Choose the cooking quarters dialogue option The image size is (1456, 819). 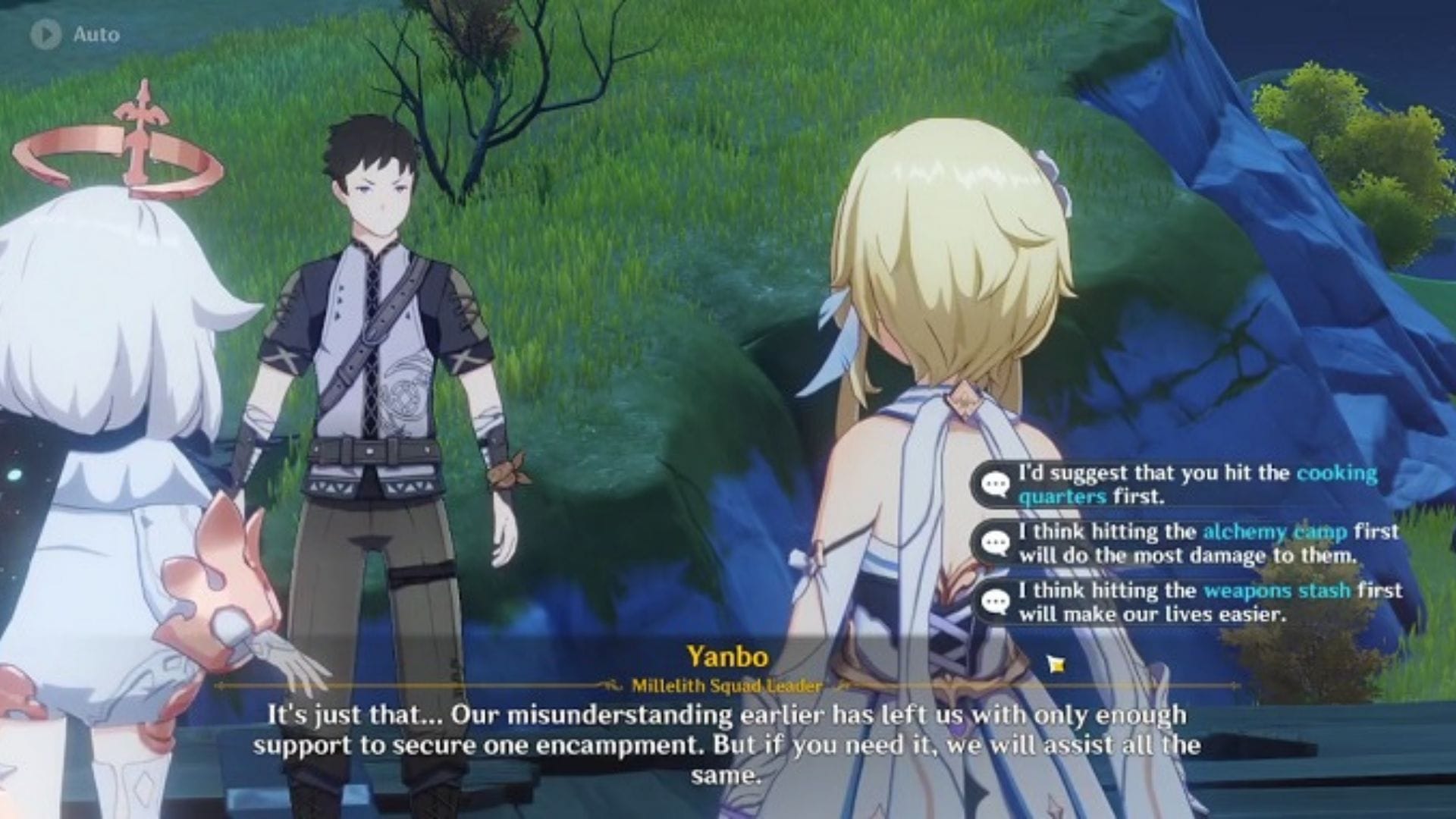[x=1187, y=485]
